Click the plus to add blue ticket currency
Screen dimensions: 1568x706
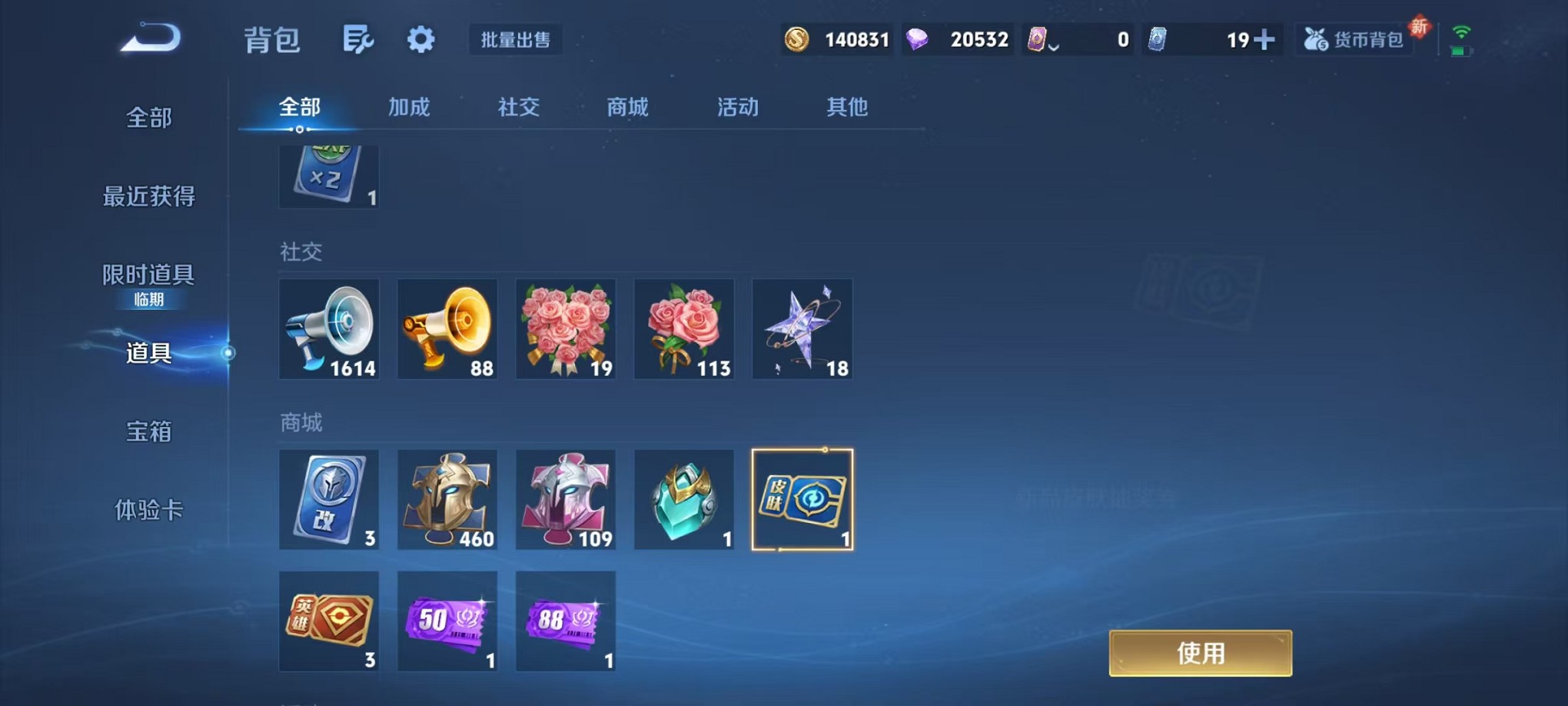pyautogui.click(x=1264, y=39)
